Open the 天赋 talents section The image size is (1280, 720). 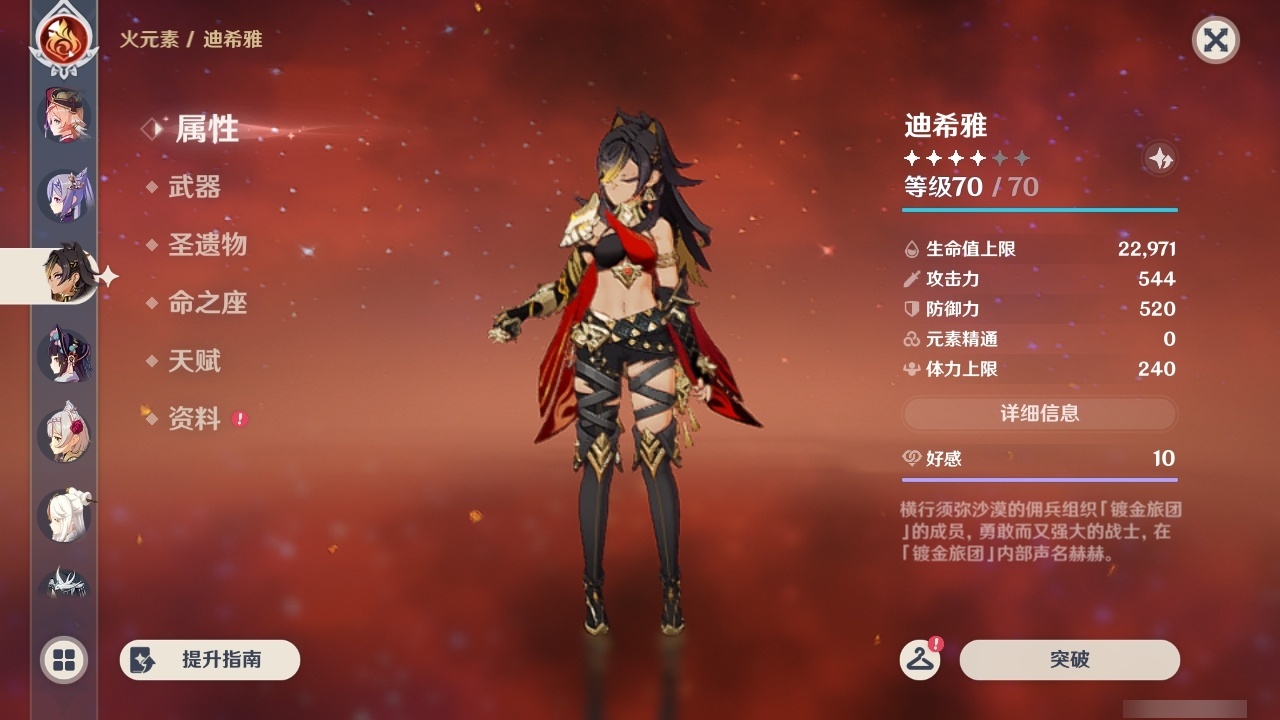point(196,361)
